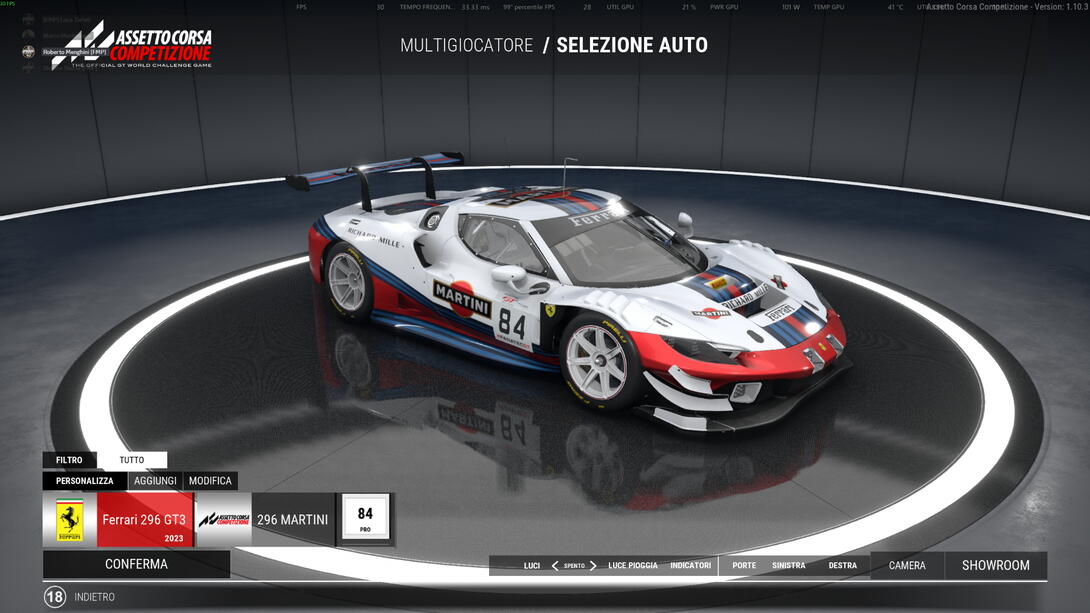The image size is (1090, 613).
Task: Change the Camera view
Action: [907, 565]
